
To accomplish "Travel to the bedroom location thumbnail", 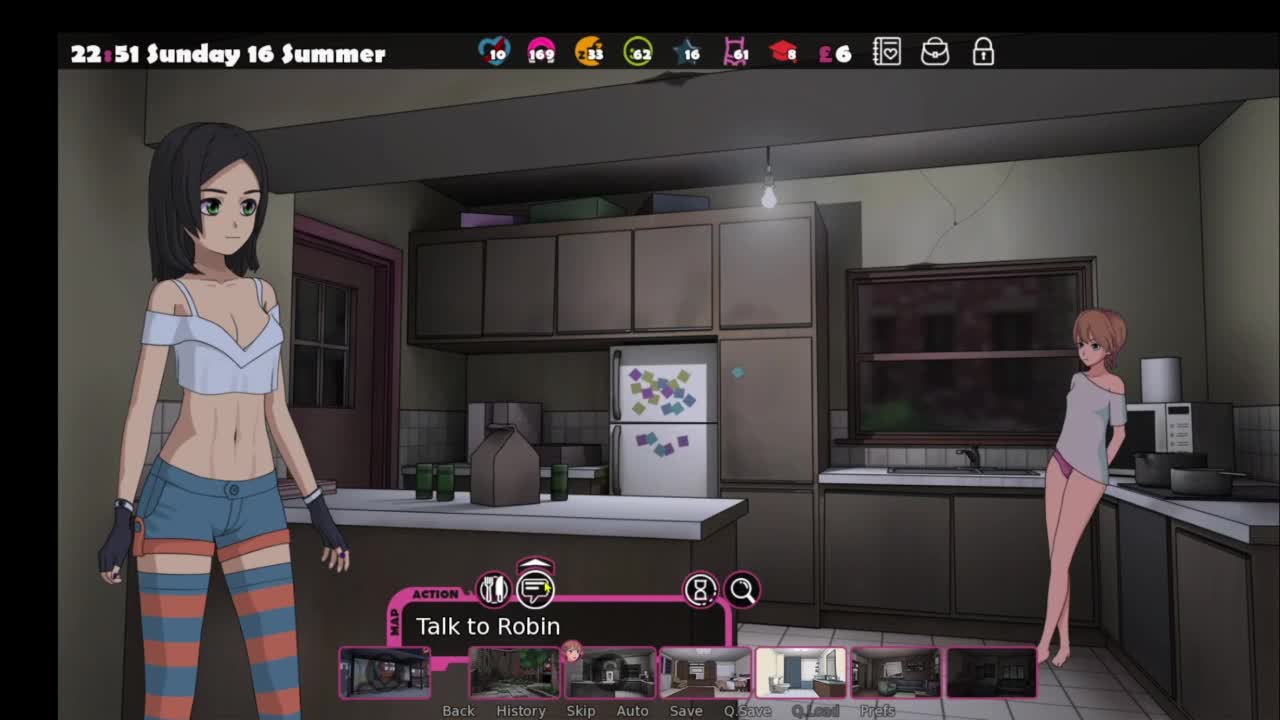I will click(x=705, y=672).
